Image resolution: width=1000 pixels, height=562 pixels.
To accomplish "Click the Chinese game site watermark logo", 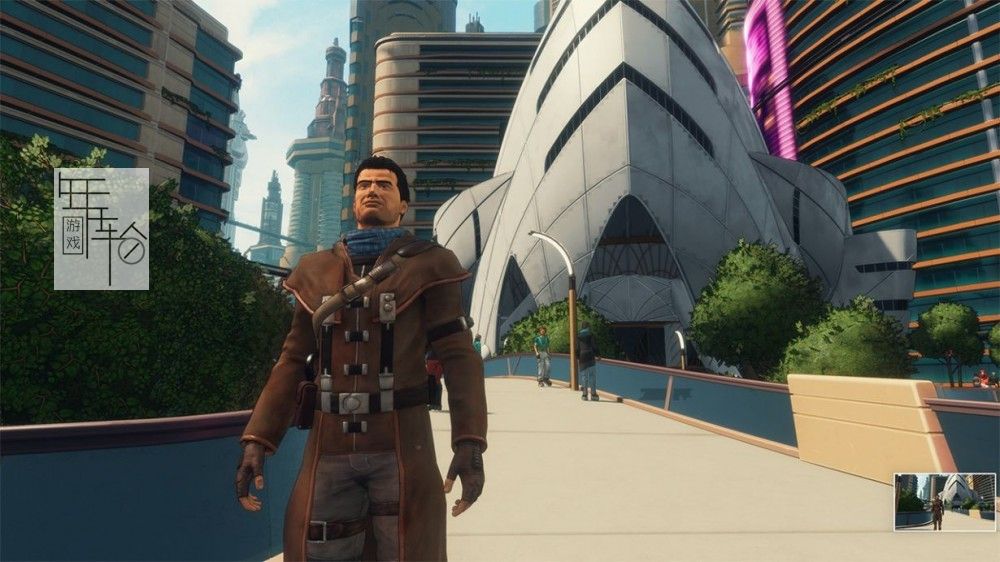I will [x=101, y=229].
